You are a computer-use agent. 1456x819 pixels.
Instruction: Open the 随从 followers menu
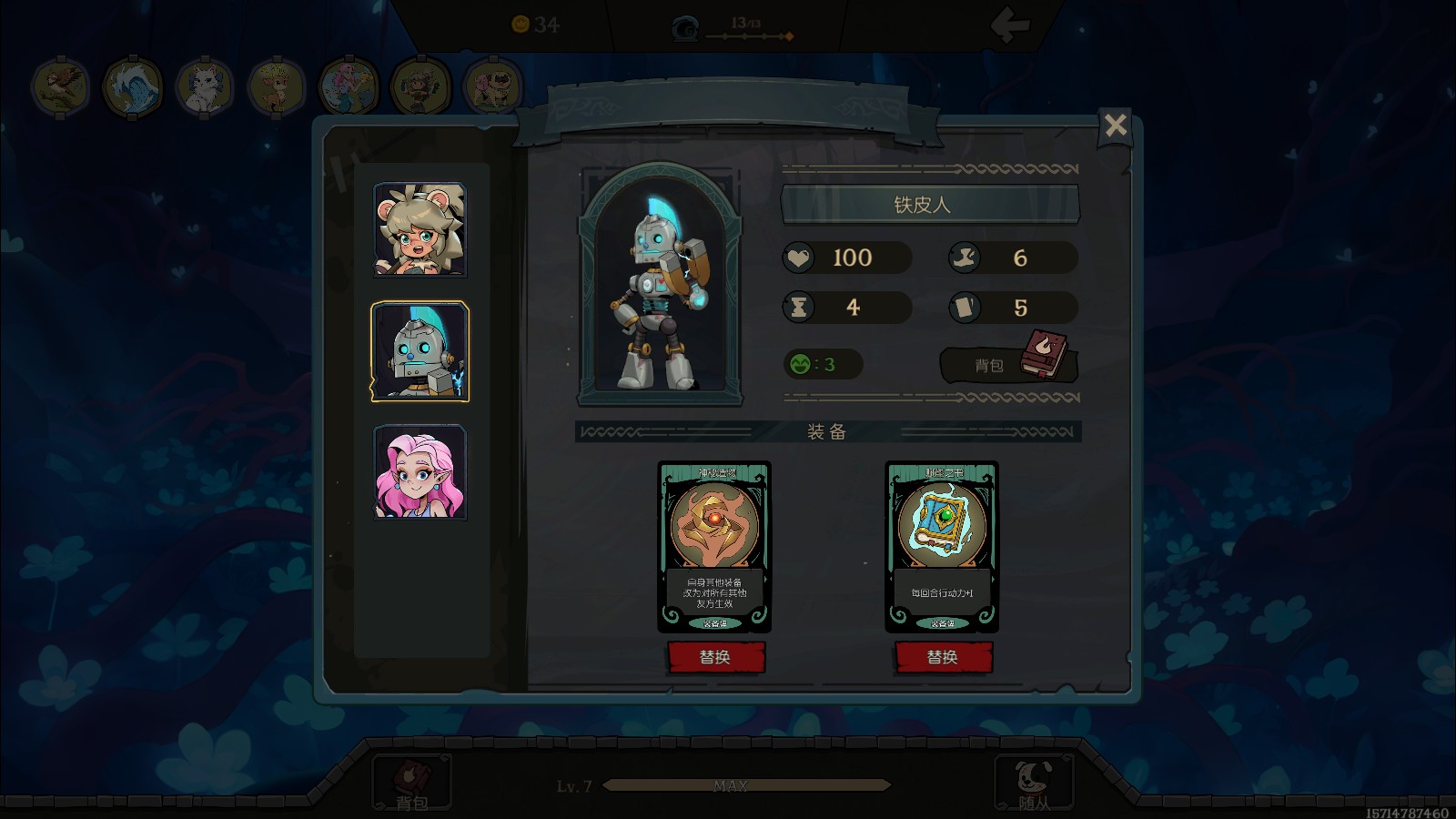click(x=1034, y=784)
